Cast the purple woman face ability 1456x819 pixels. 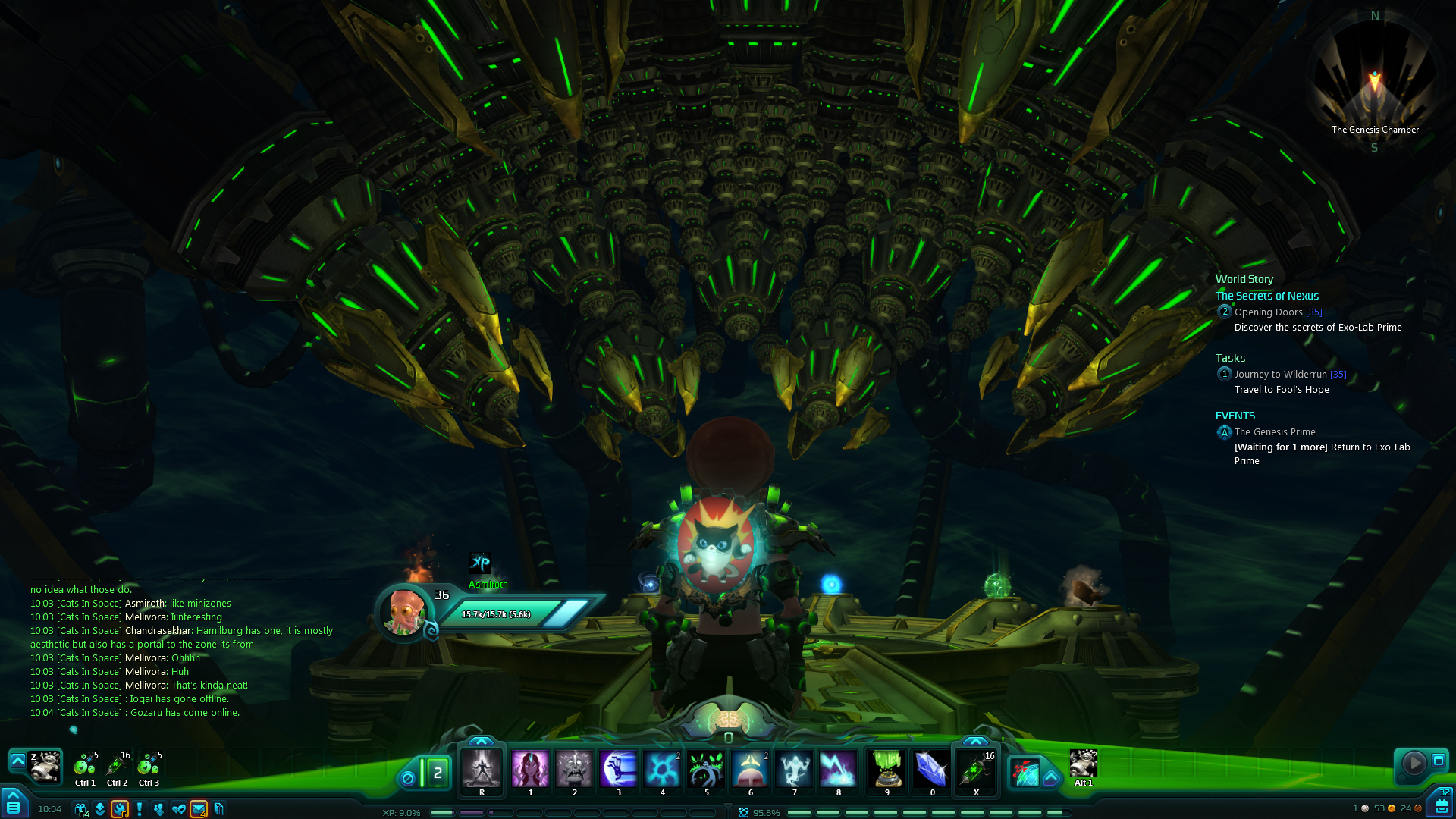click(530, 769)
